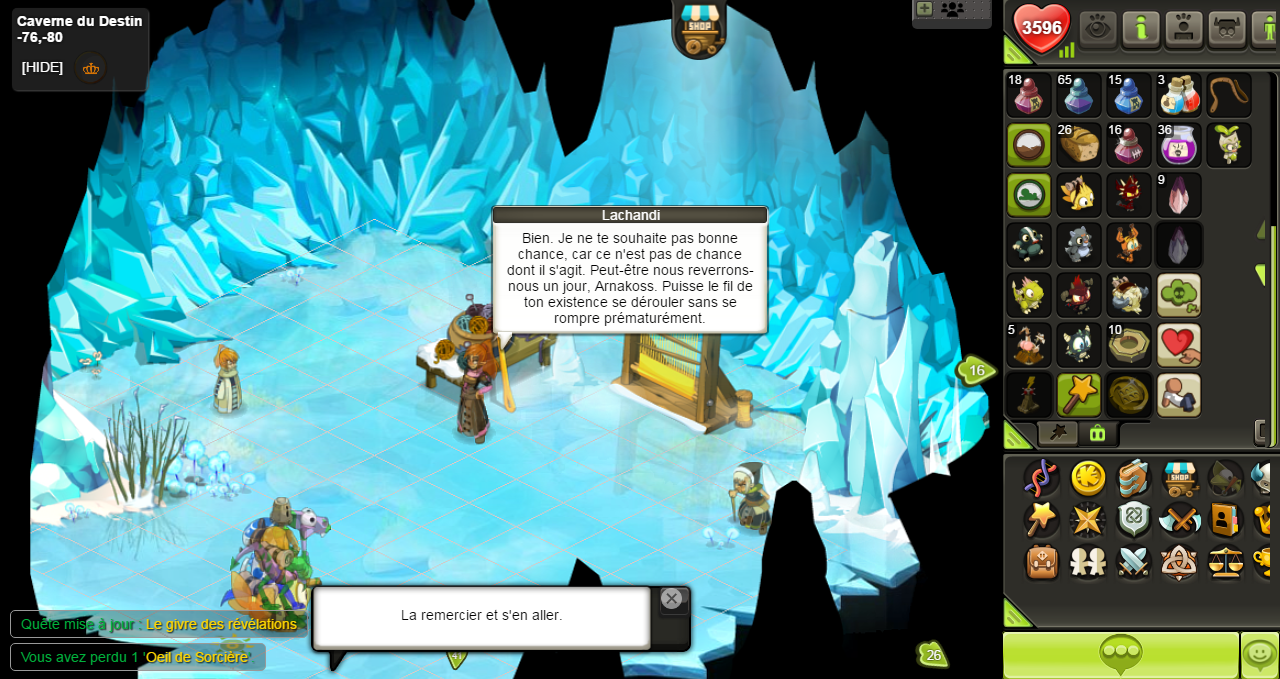Click the [HIDE] label under map name
Viewport: 1280px width, 679px height.
click(42, 68)
